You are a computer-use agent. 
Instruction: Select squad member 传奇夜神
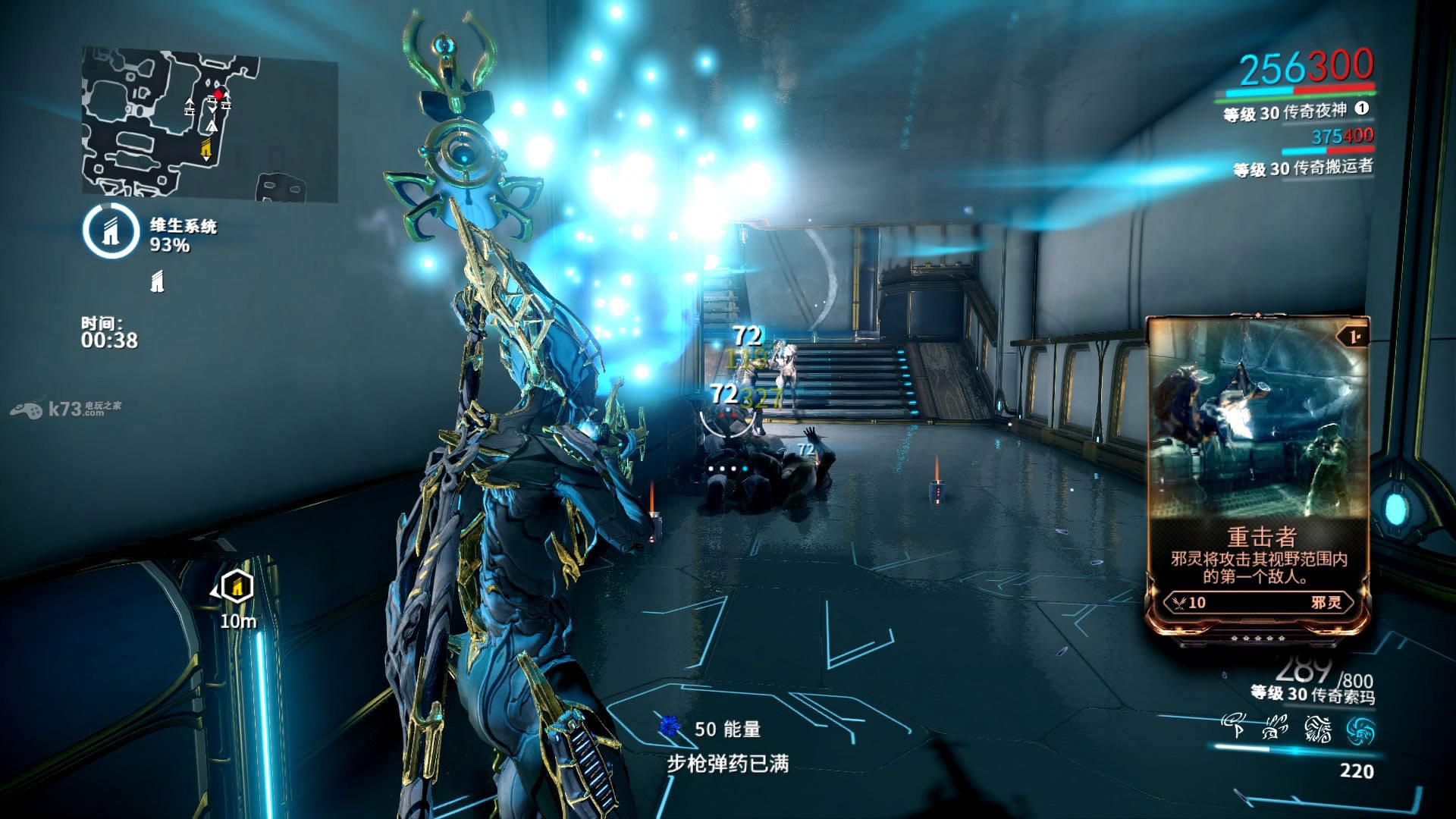(x=1285, y=112)
